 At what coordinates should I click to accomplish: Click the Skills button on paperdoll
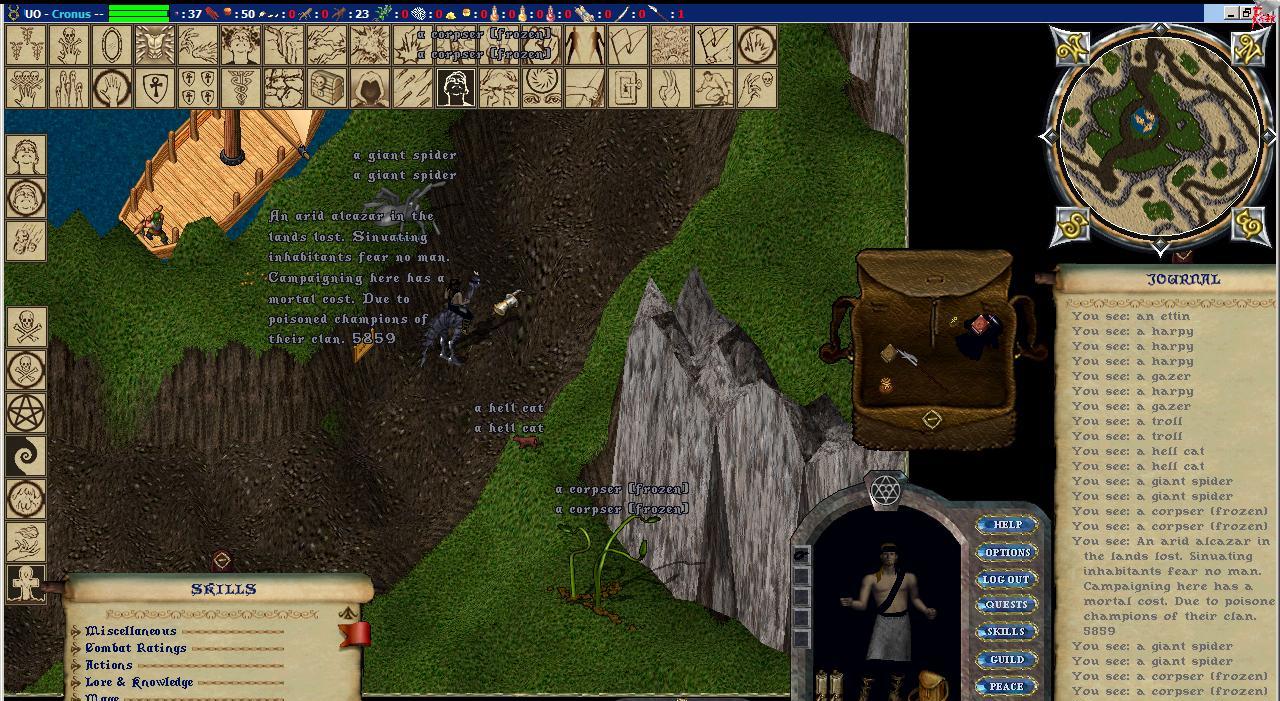pyautogui.click(x=1006, y=632)
